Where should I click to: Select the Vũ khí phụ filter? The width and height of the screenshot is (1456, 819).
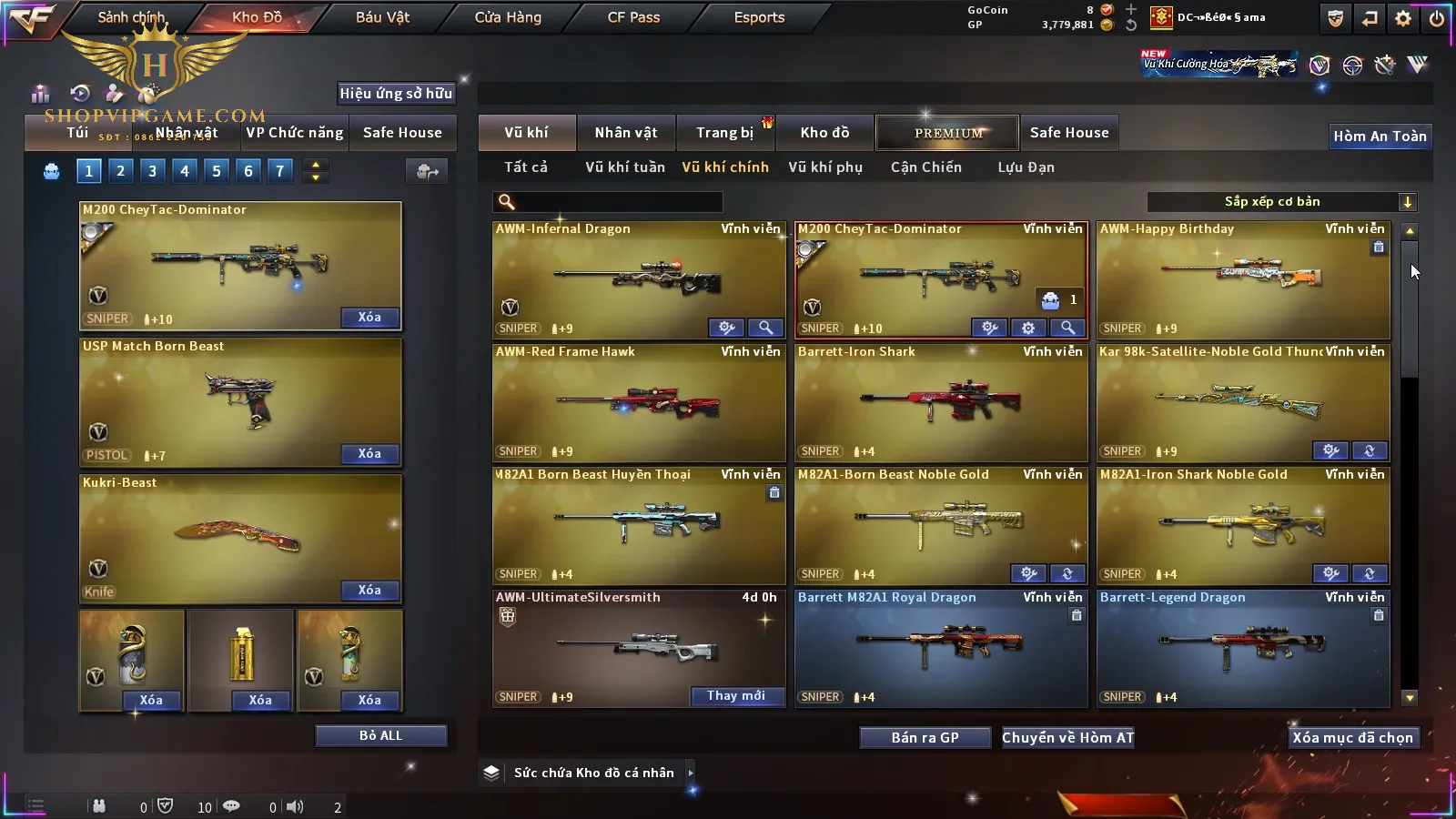[x=825, y=167]
